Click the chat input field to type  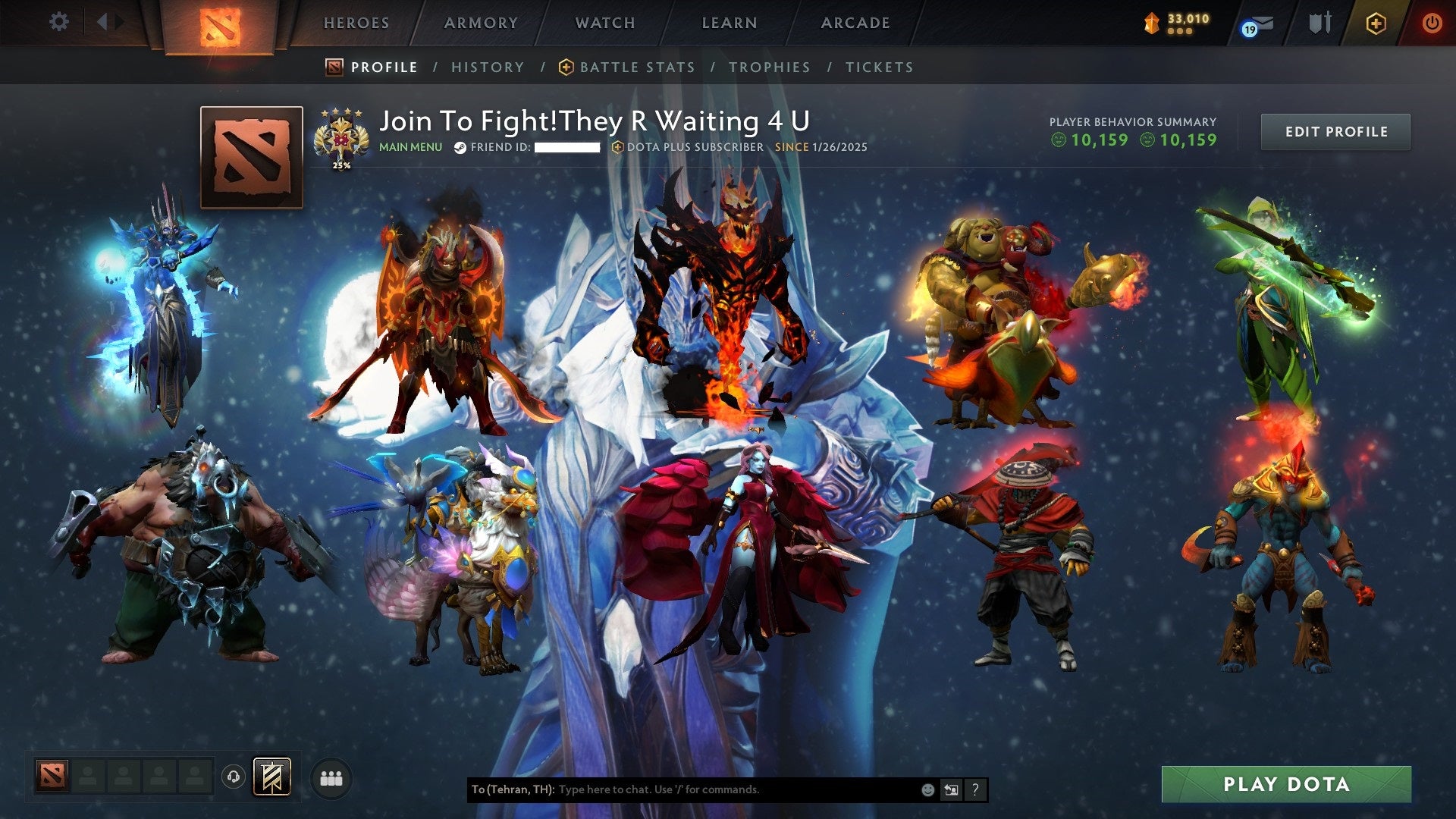pos(720,789)
